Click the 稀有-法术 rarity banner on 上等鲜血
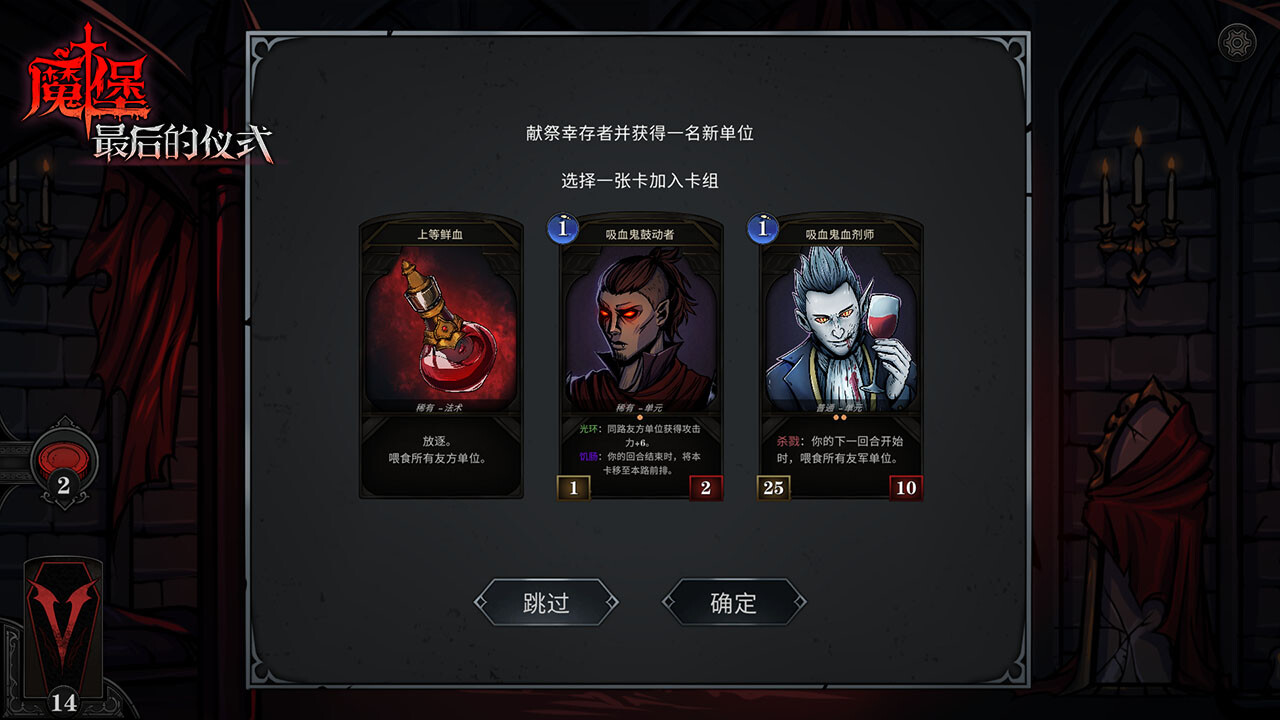The height and width of the screenshot is (720, 1280). tap(440, 407)
